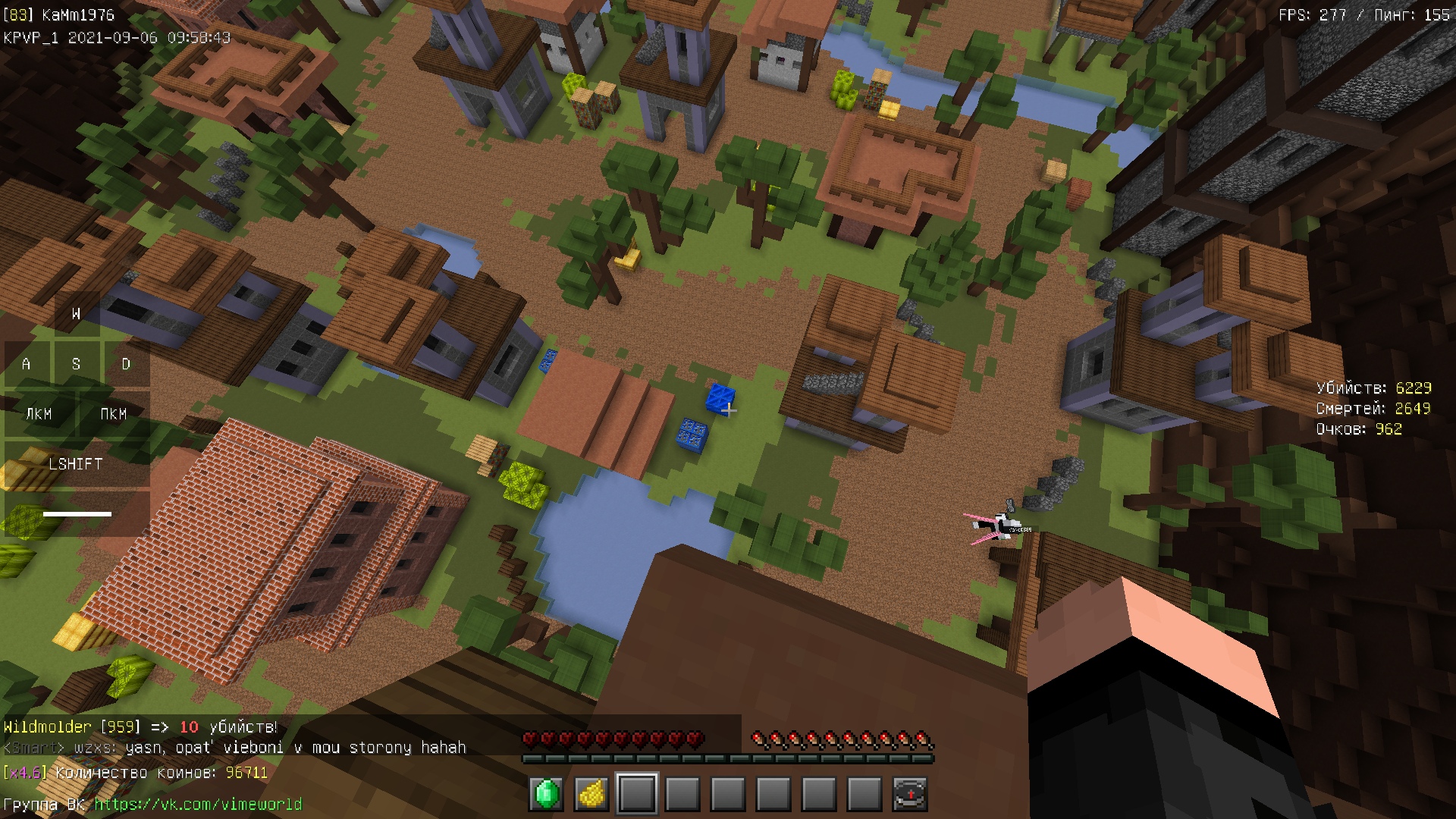This screenshot has height=819, width=1456.
Task: Select the emerald hotbar slot
Action: pos(546,794)
